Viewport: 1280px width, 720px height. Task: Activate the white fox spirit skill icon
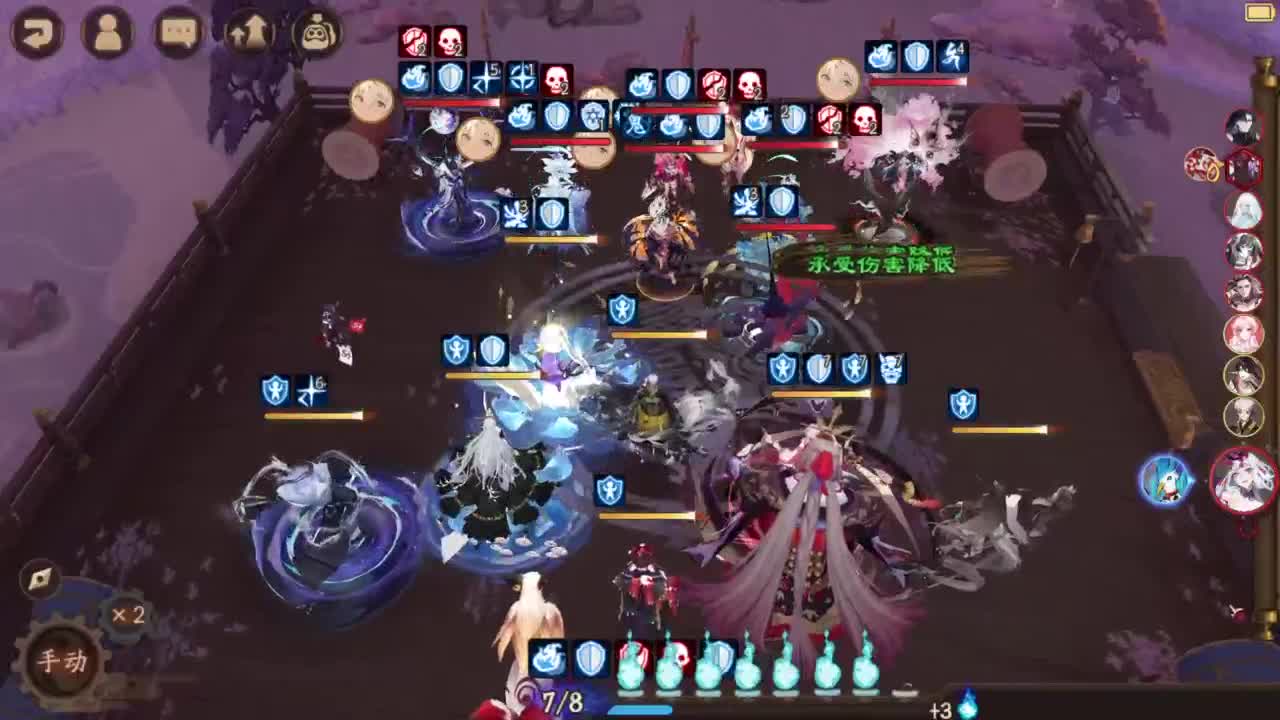click(x=1163, y=481)
